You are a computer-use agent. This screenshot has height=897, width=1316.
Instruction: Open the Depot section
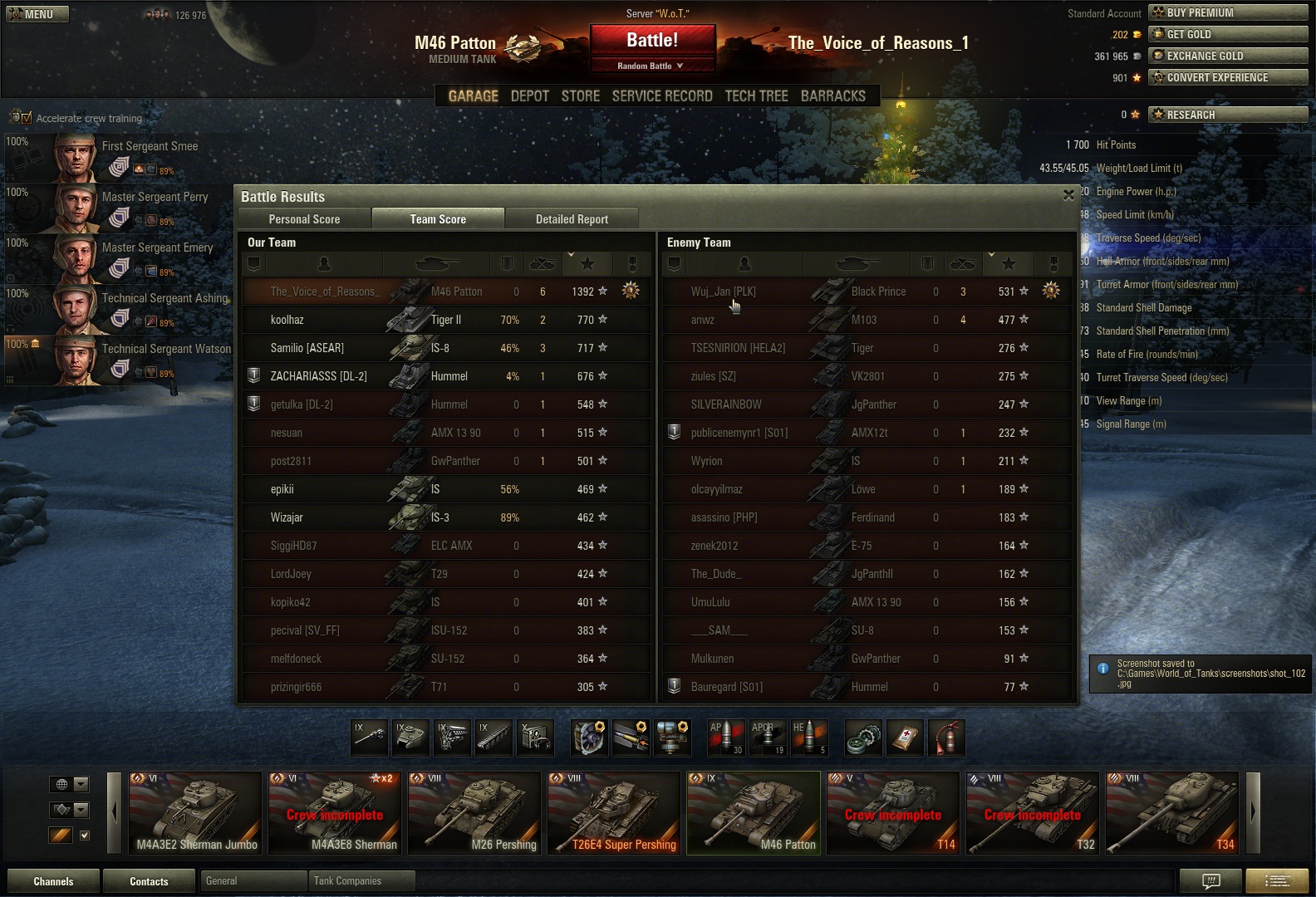coord(529,96)
